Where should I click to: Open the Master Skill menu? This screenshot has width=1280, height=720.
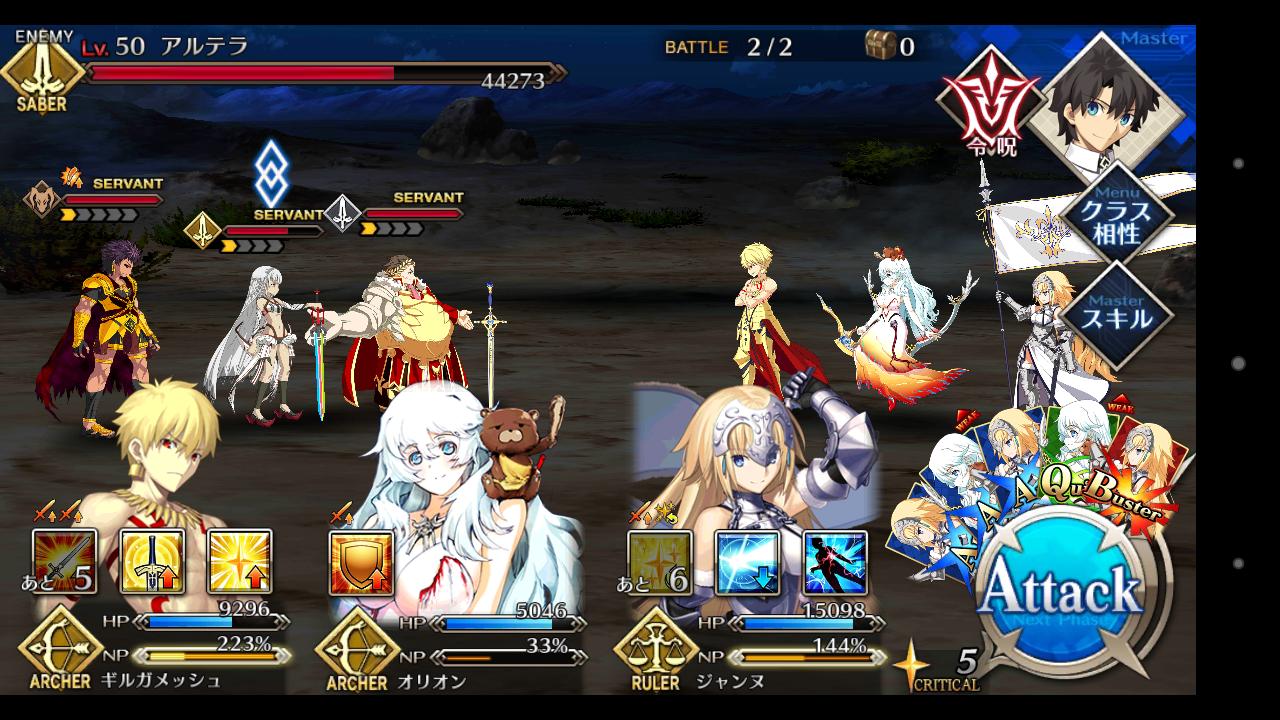pos(1118,314)
